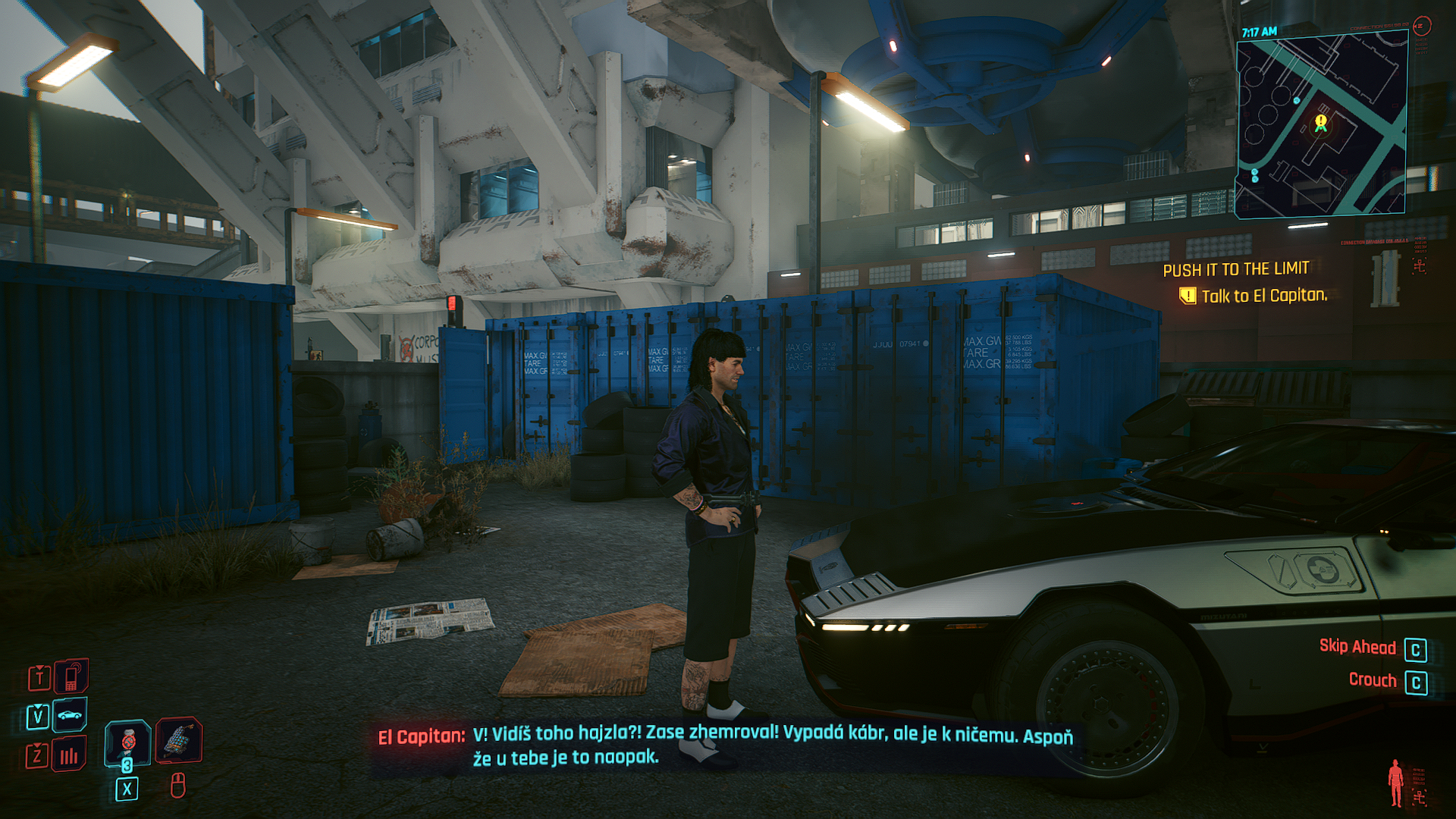Open the radio bars icon

[69, 755]
